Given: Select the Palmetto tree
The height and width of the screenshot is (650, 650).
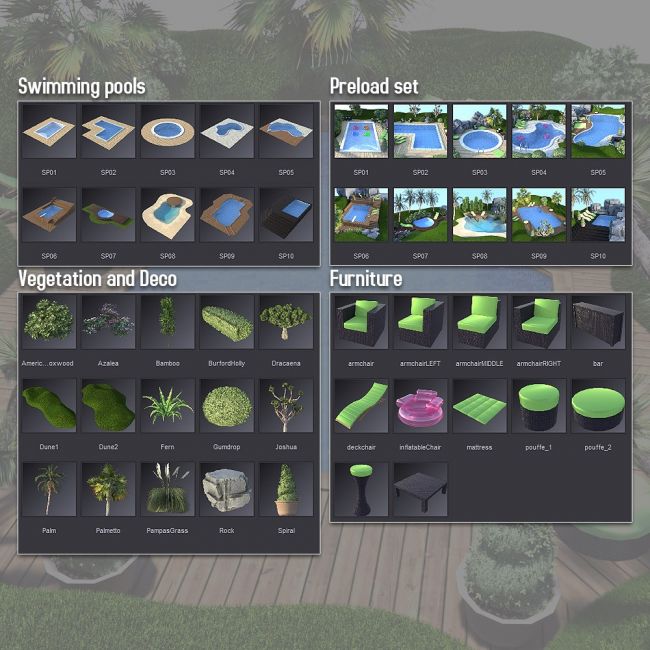Looking at the screenshot, I should click(108, 490).
